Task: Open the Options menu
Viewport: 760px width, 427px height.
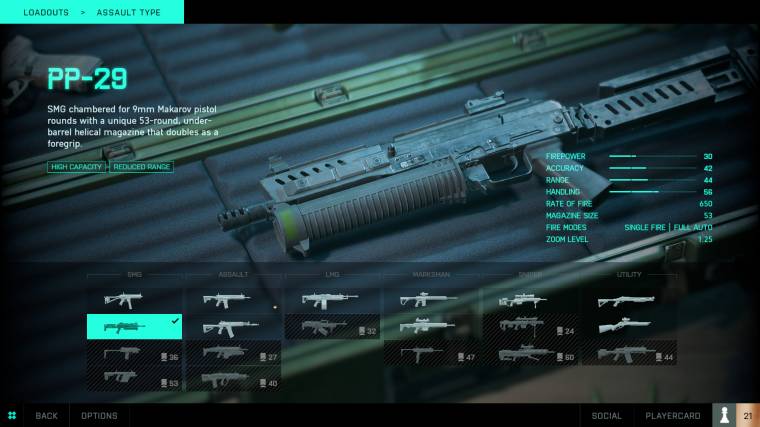Action: pyautogui.click(x=99, y=415)
